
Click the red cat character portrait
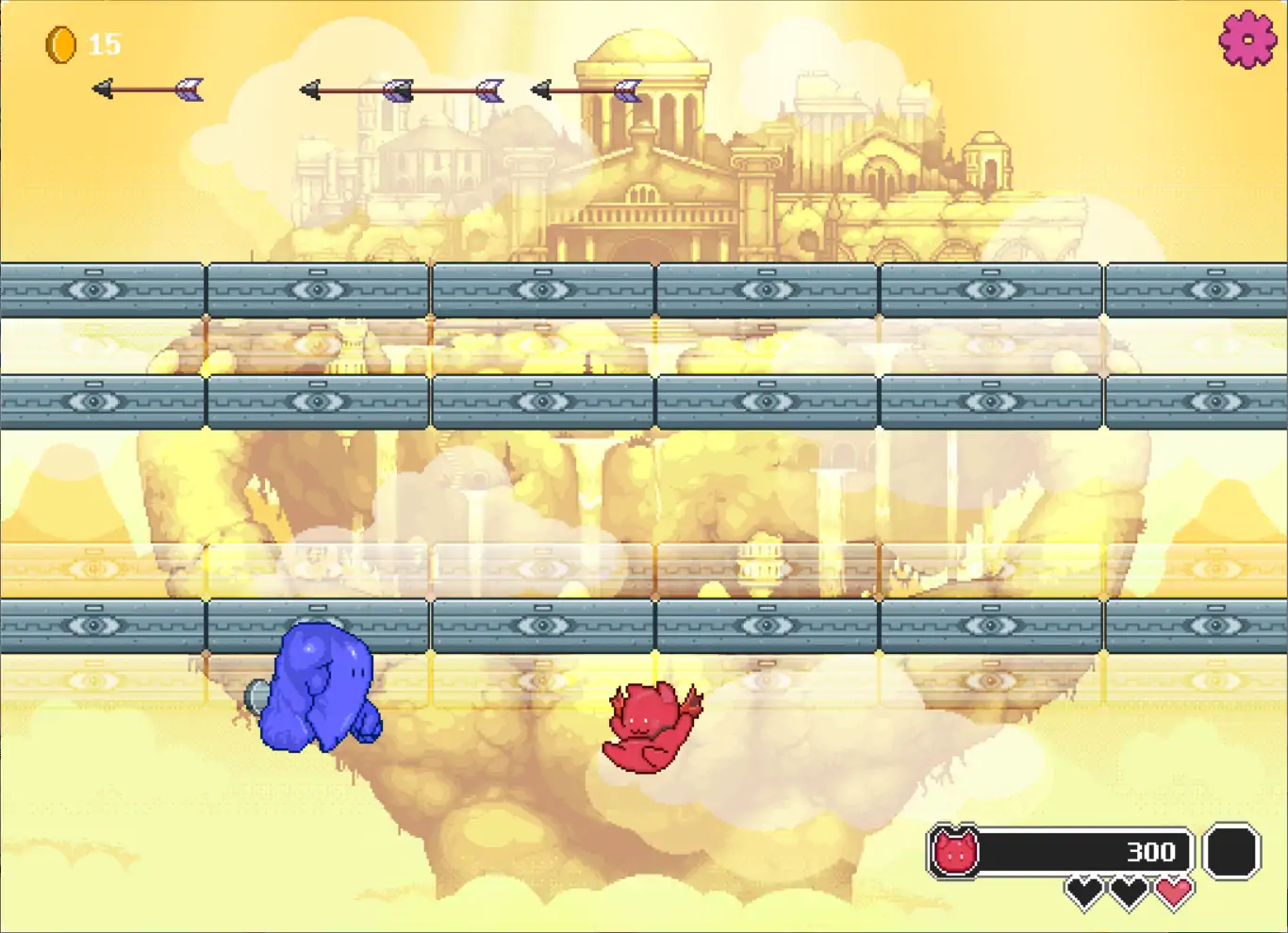(x=954, y=852)
